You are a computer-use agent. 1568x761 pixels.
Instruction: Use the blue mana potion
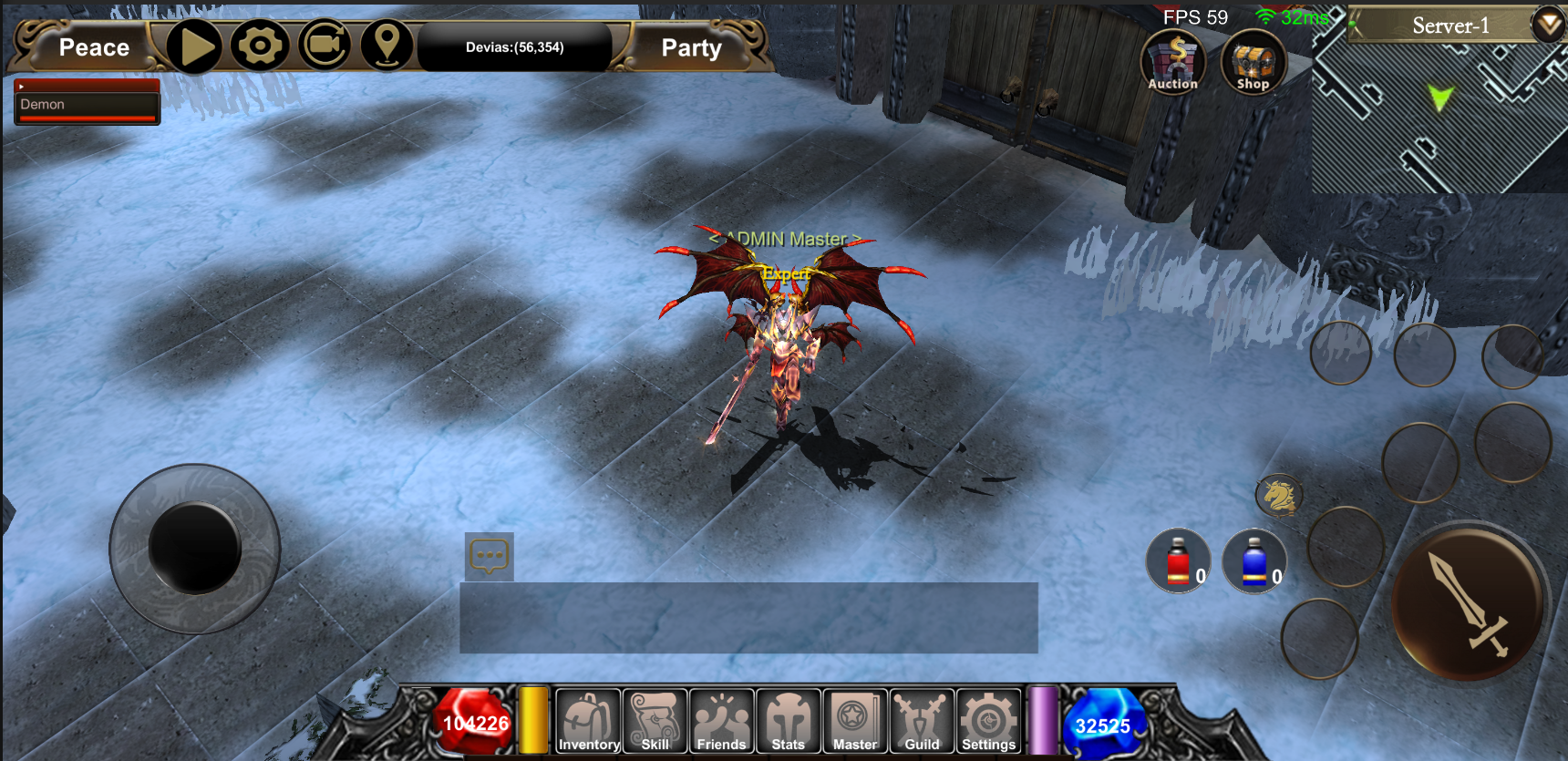(1254, 561)
